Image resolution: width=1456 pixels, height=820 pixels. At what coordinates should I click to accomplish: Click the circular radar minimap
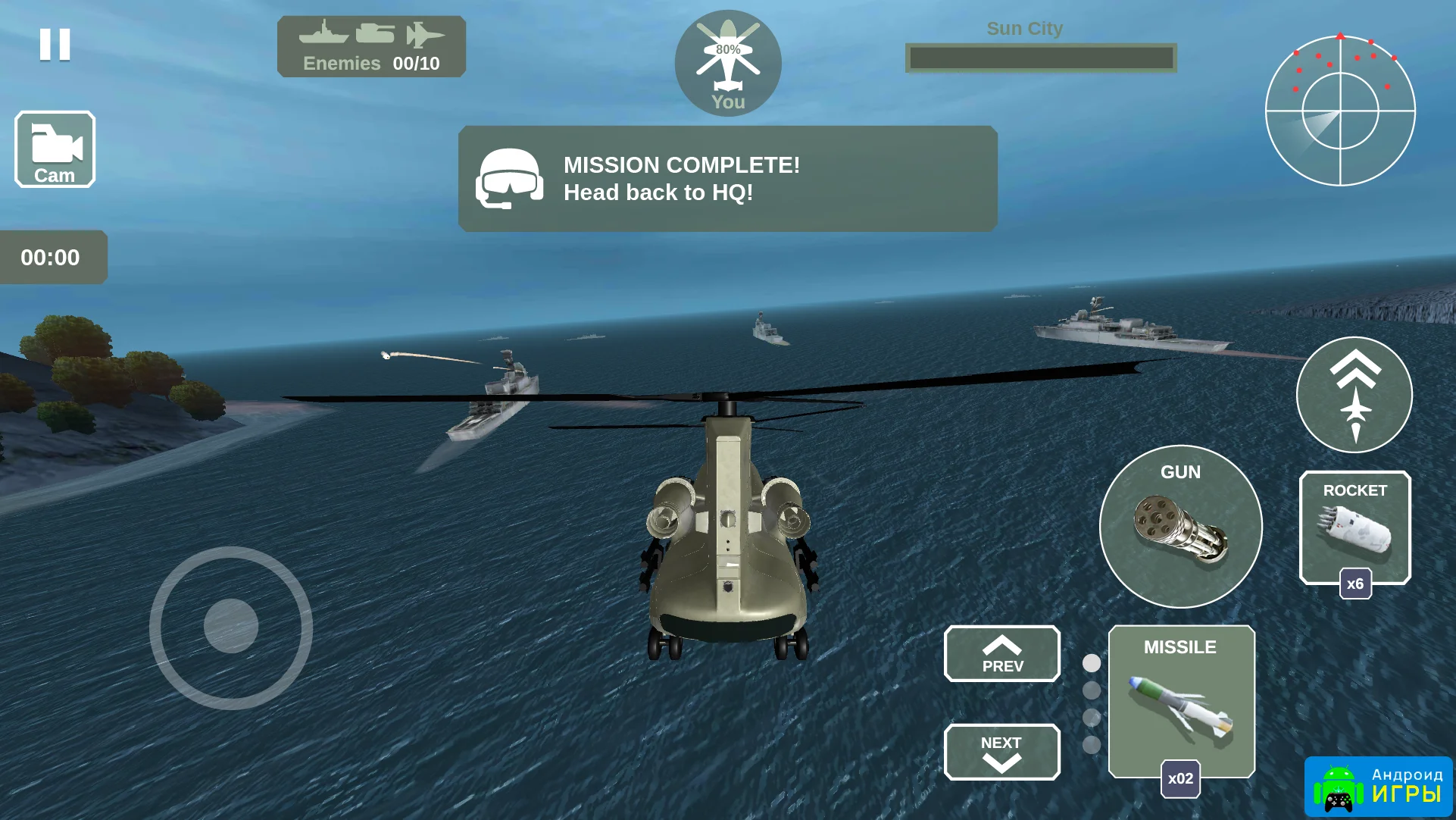pos(1340,111)
